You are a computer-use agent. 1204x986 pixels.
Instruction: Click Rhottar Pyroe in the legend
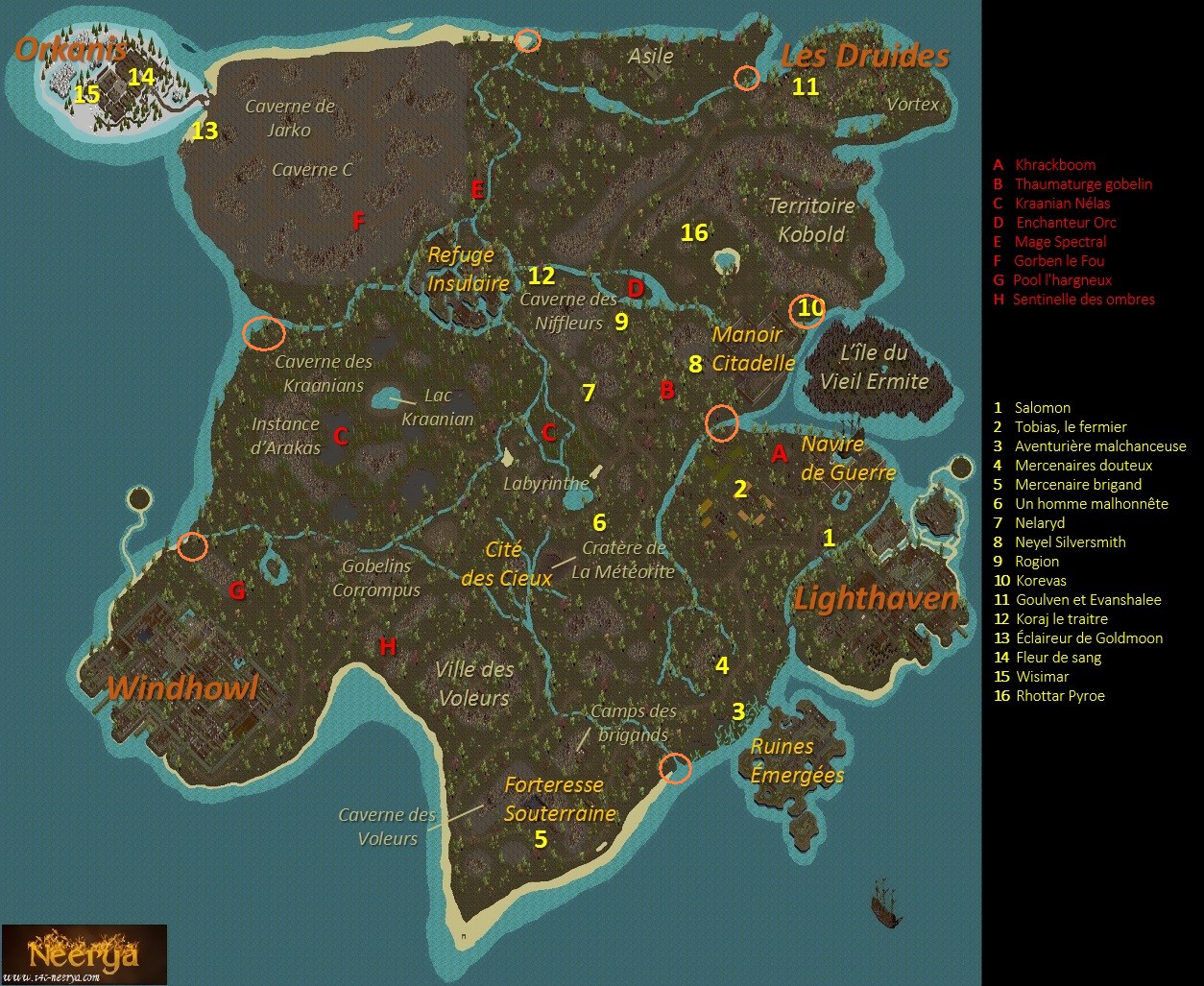[1059, 695]
